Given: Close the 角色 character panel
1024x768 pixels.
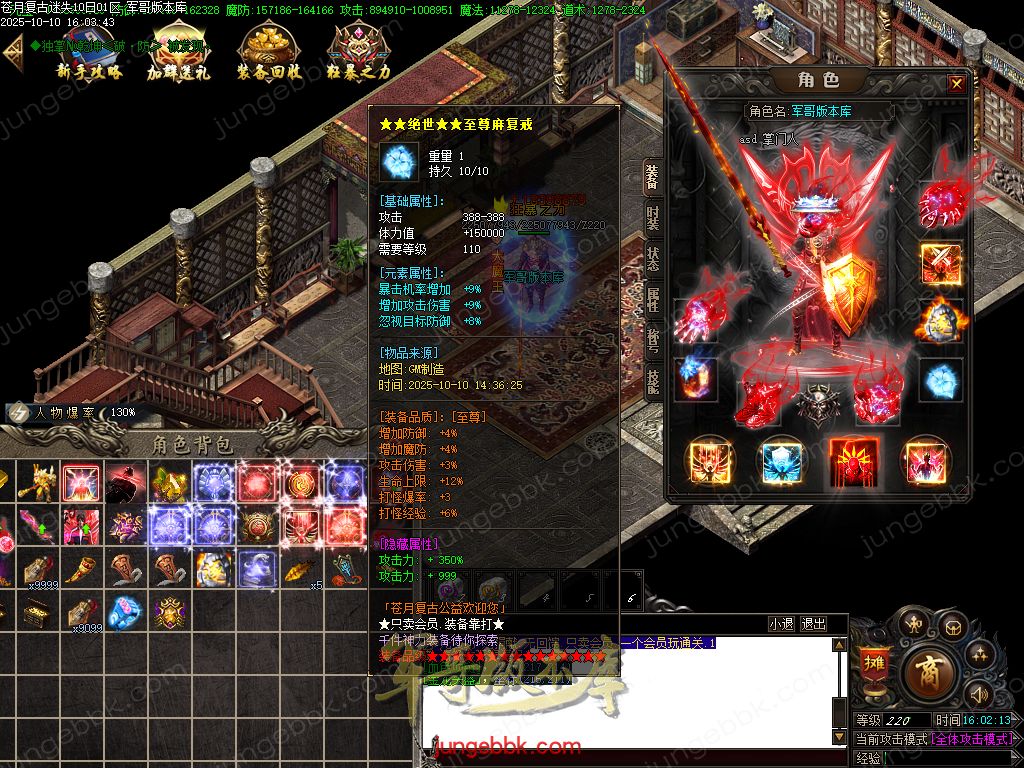Looking at the screenshot, I should 957,84.
